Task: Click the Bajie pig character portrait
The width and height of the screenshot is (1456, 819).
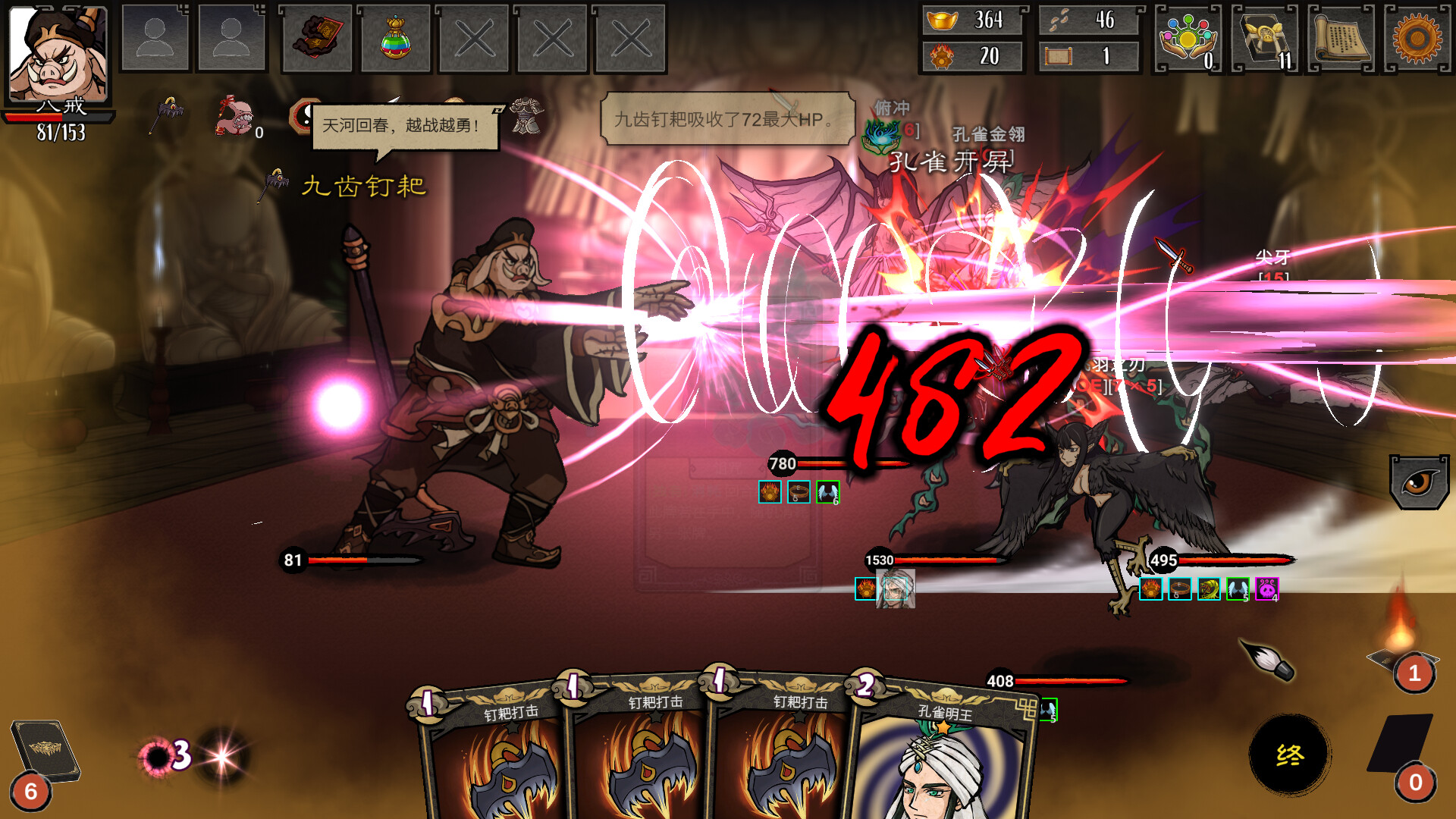Action: click(57, 53)
